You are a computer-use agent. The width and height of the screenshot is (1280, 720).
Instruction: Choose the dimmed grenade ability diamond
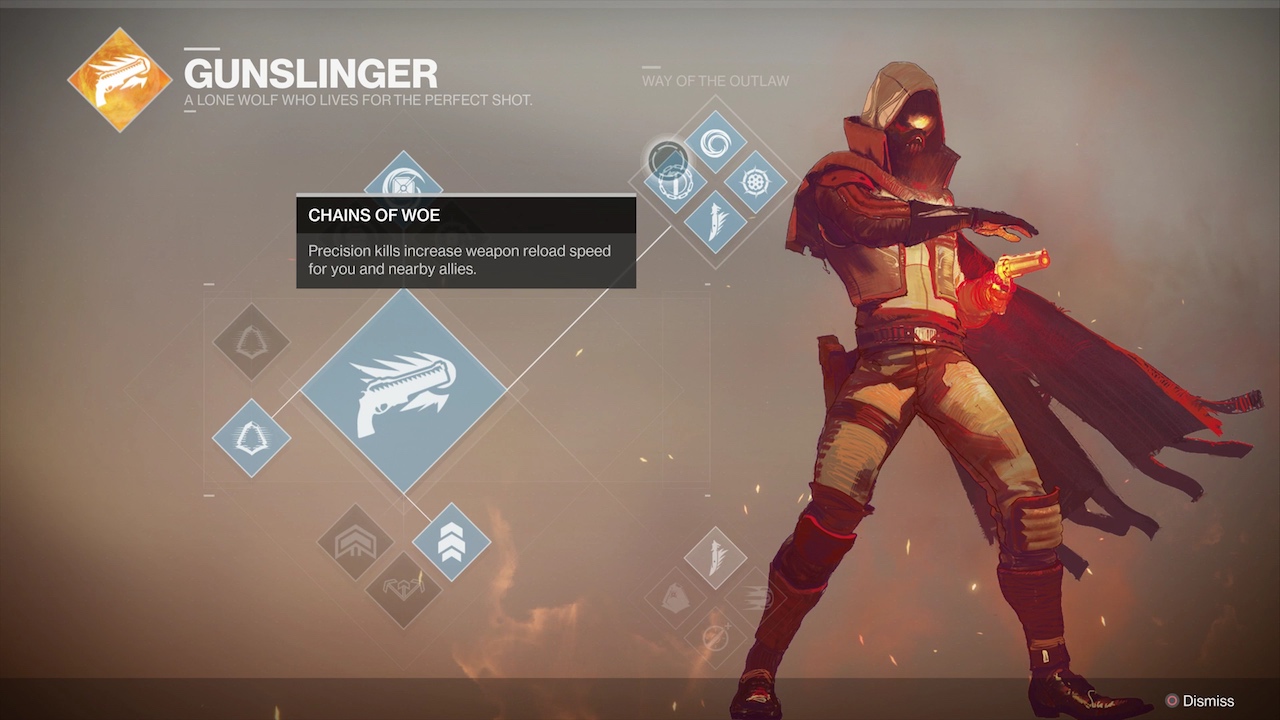(251, 342)
